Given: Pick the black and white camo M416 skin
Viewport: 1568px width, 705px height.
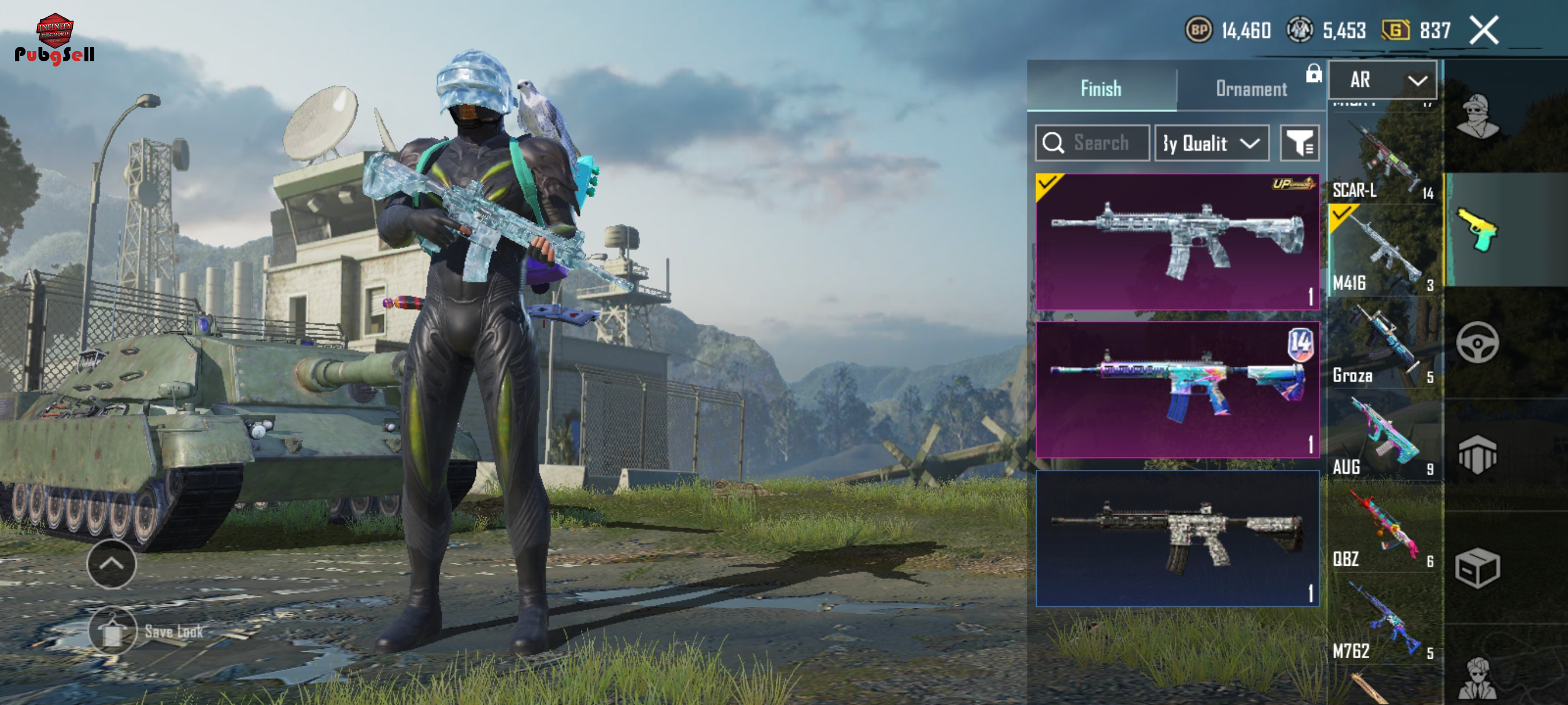Looking at the screenshot, I should point(1177,539).
